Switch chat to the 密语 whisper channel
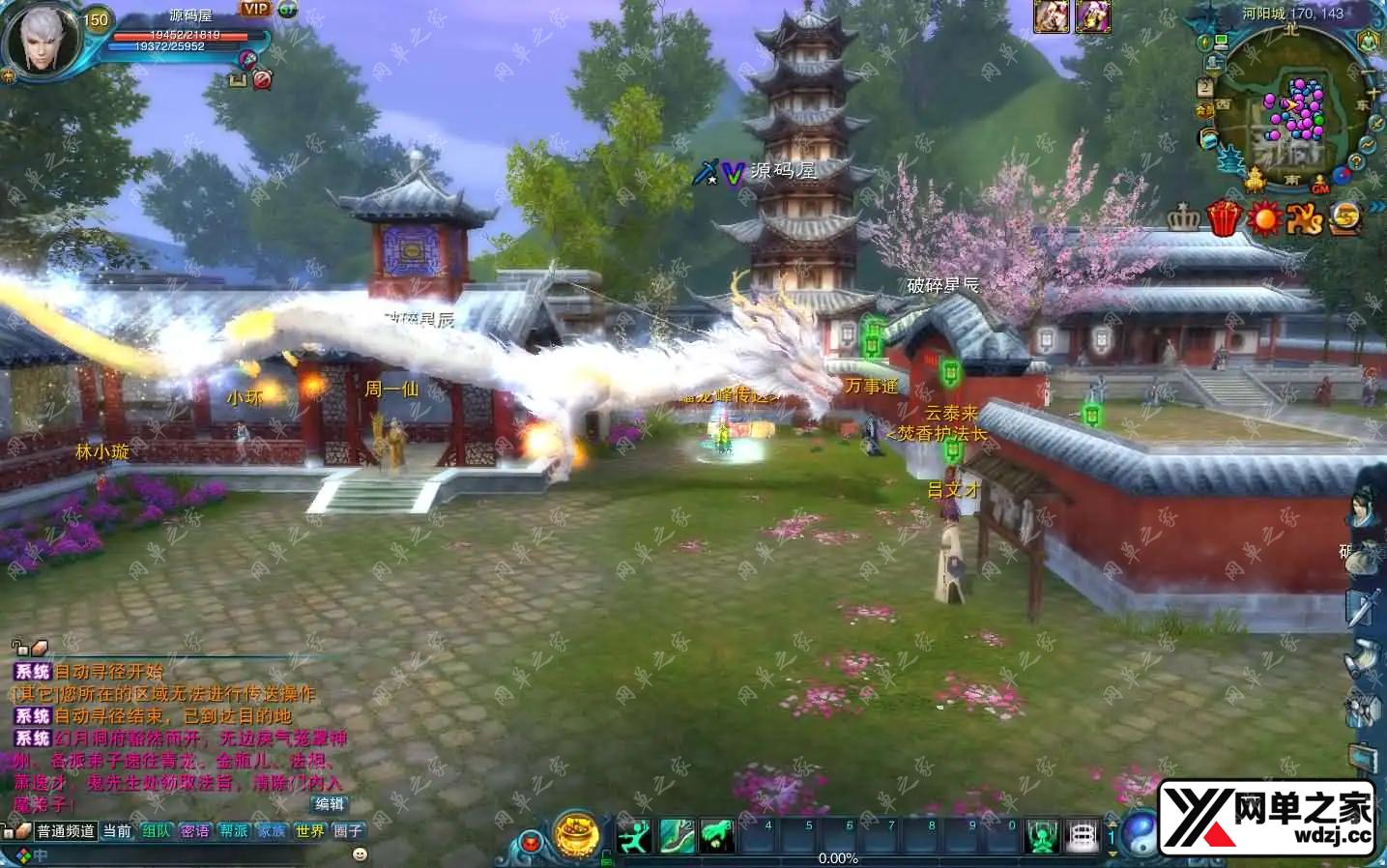The width and height of the screenshot is (1387, 868). (194, 831)
